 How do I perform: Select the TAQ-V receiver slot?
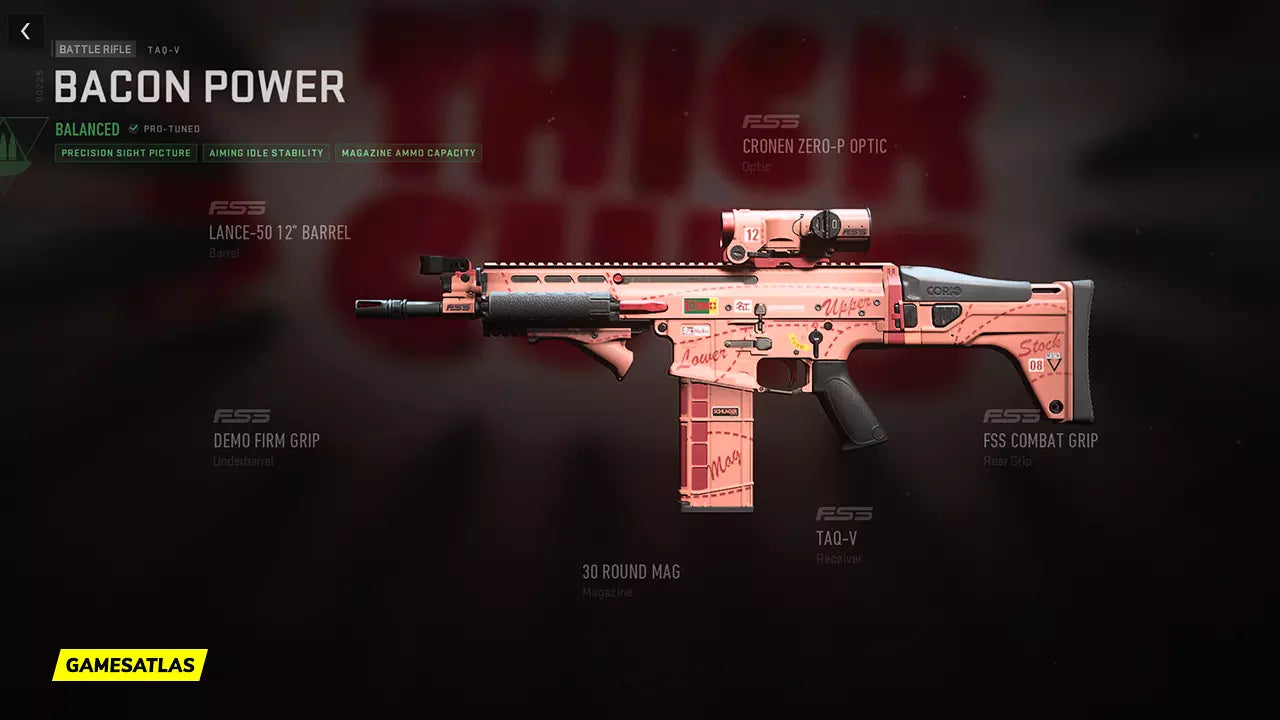tap(837, 538)
